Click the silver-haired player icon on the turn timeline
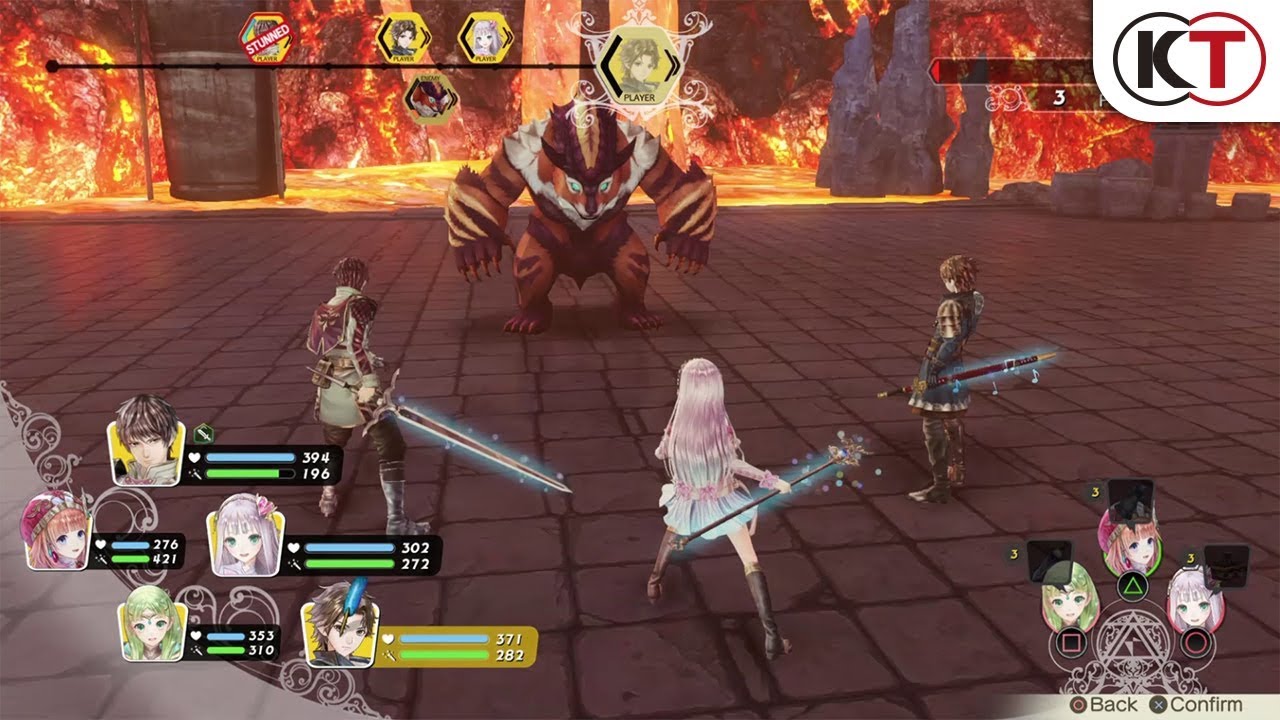The height and width of the screenshot is (720, 1280). pyautogui.click(x=485, y=38)
